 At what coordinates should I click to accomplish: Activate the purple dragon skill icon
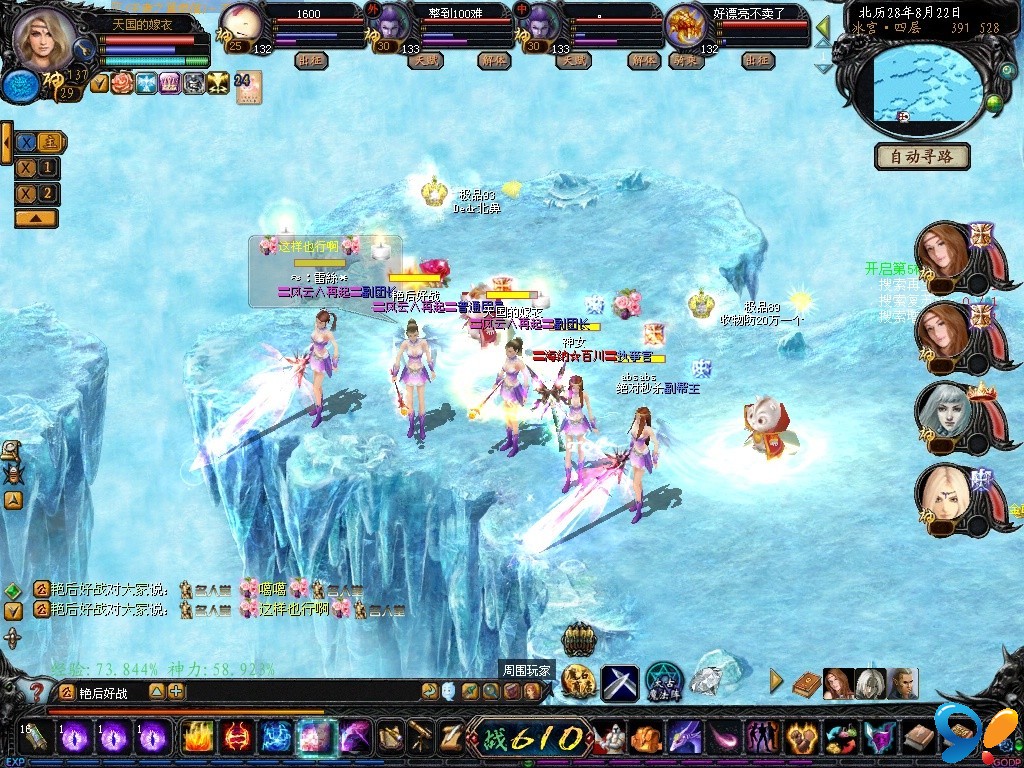[x=685, y=738]
